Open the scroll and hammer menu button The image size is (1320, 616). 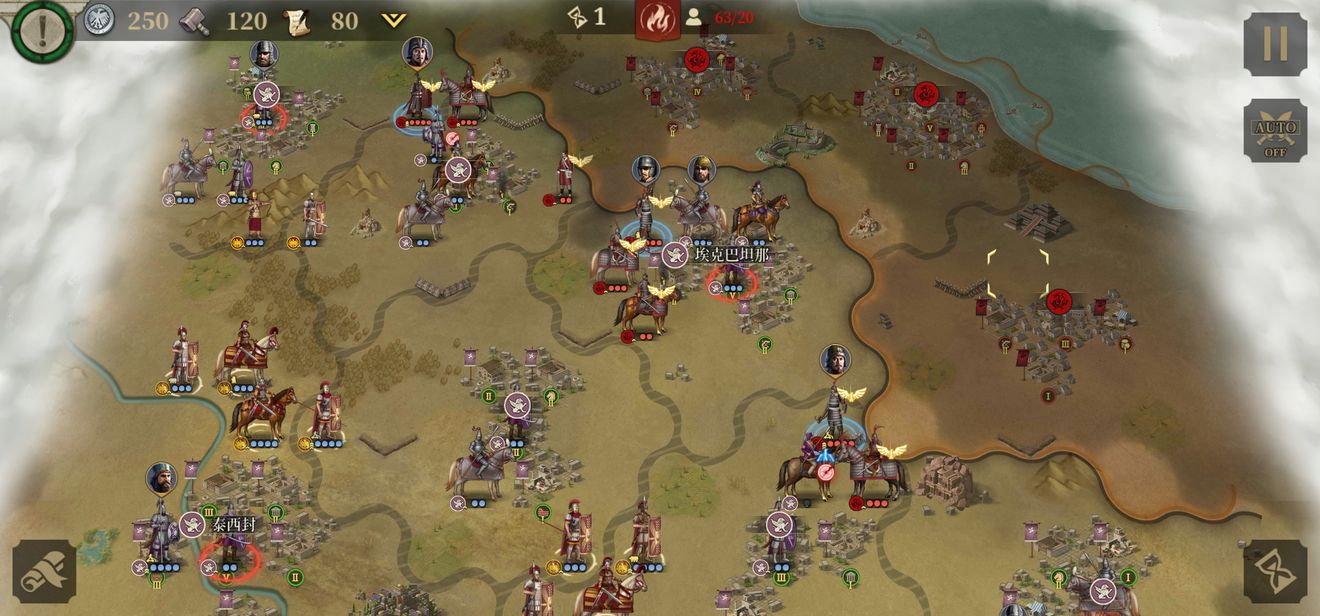(45, 571)
